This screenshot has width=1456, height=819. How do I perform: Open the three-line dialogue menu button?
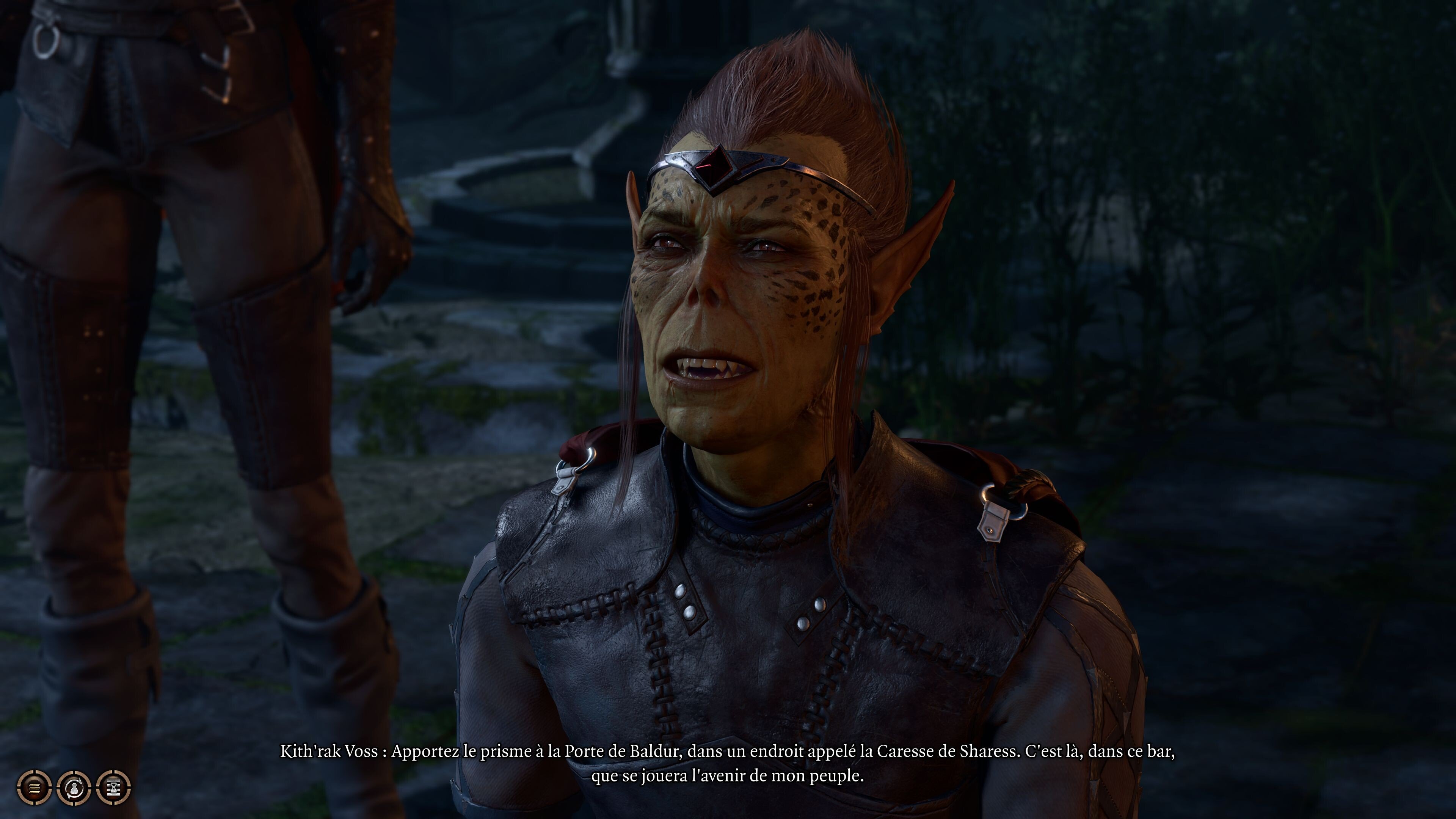pyautogui.click(x=35, y=786)
